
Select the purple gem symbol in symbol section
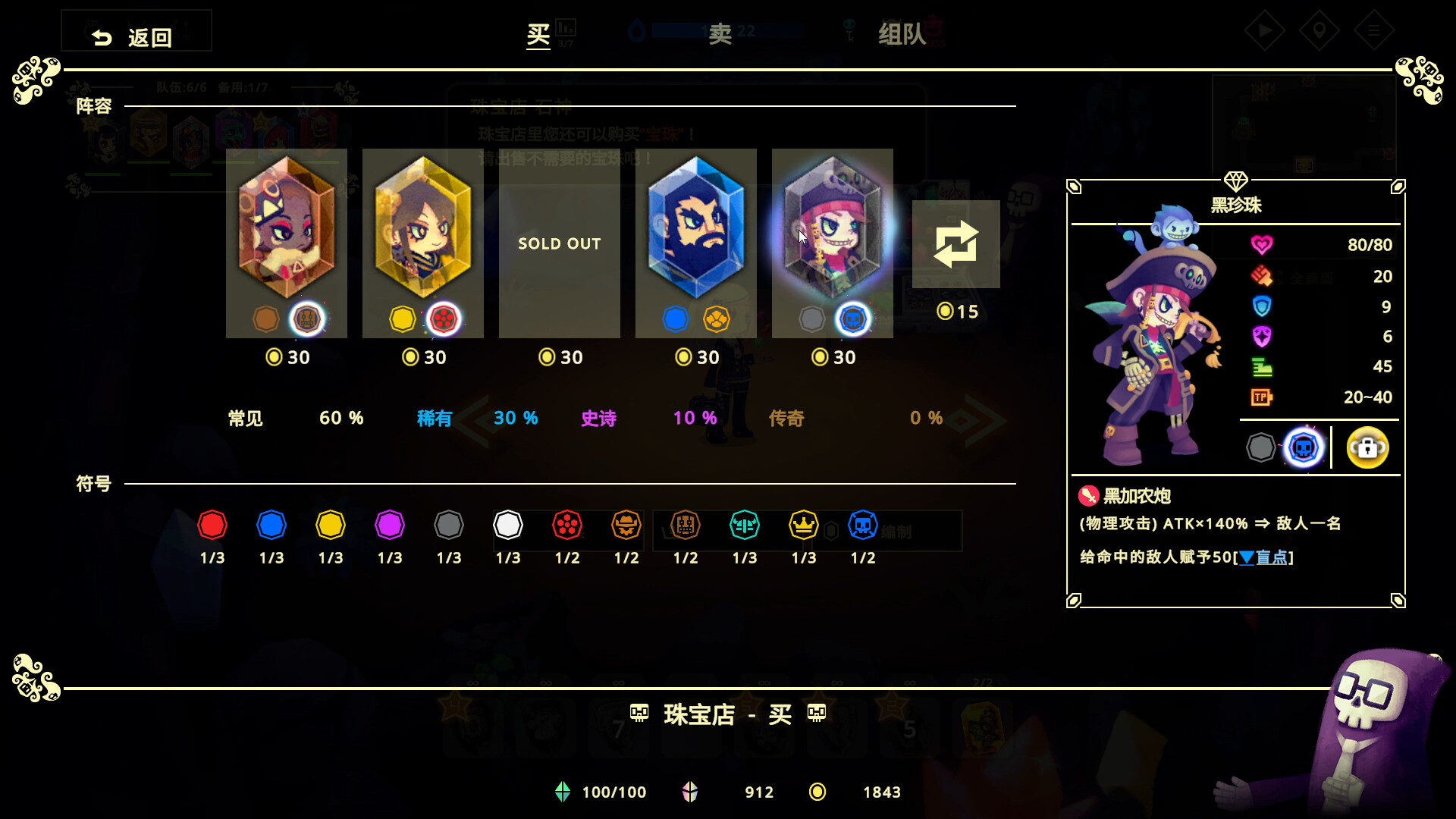coord(390,524)
